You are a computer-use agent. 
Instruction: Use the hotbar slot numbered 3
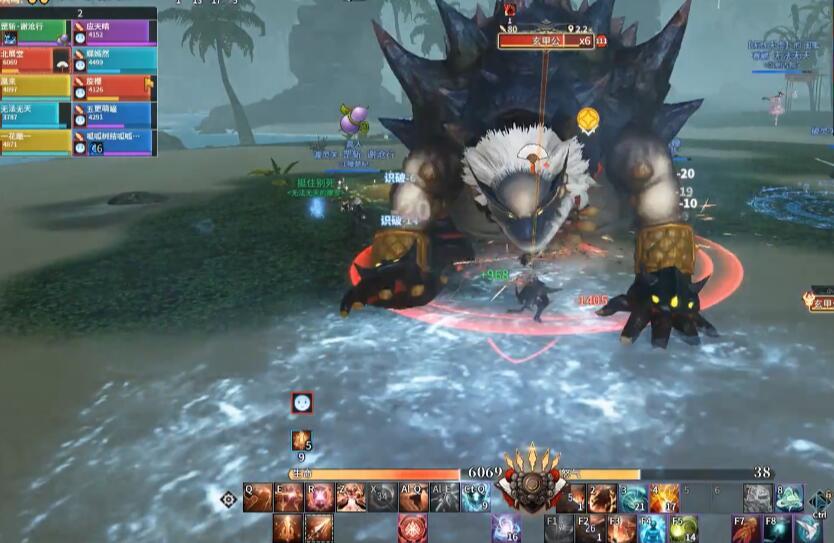coord(633,497)
